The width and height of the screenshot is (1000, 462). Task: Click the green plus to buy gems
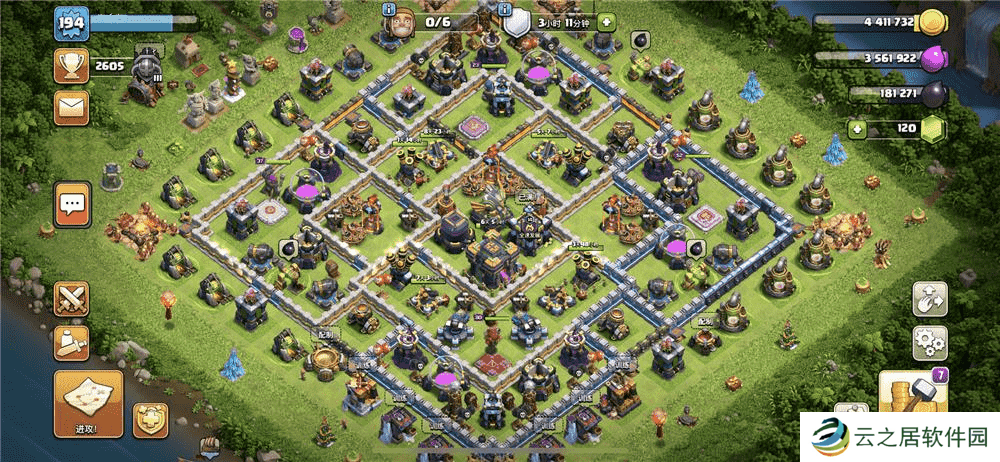(856, 129)
